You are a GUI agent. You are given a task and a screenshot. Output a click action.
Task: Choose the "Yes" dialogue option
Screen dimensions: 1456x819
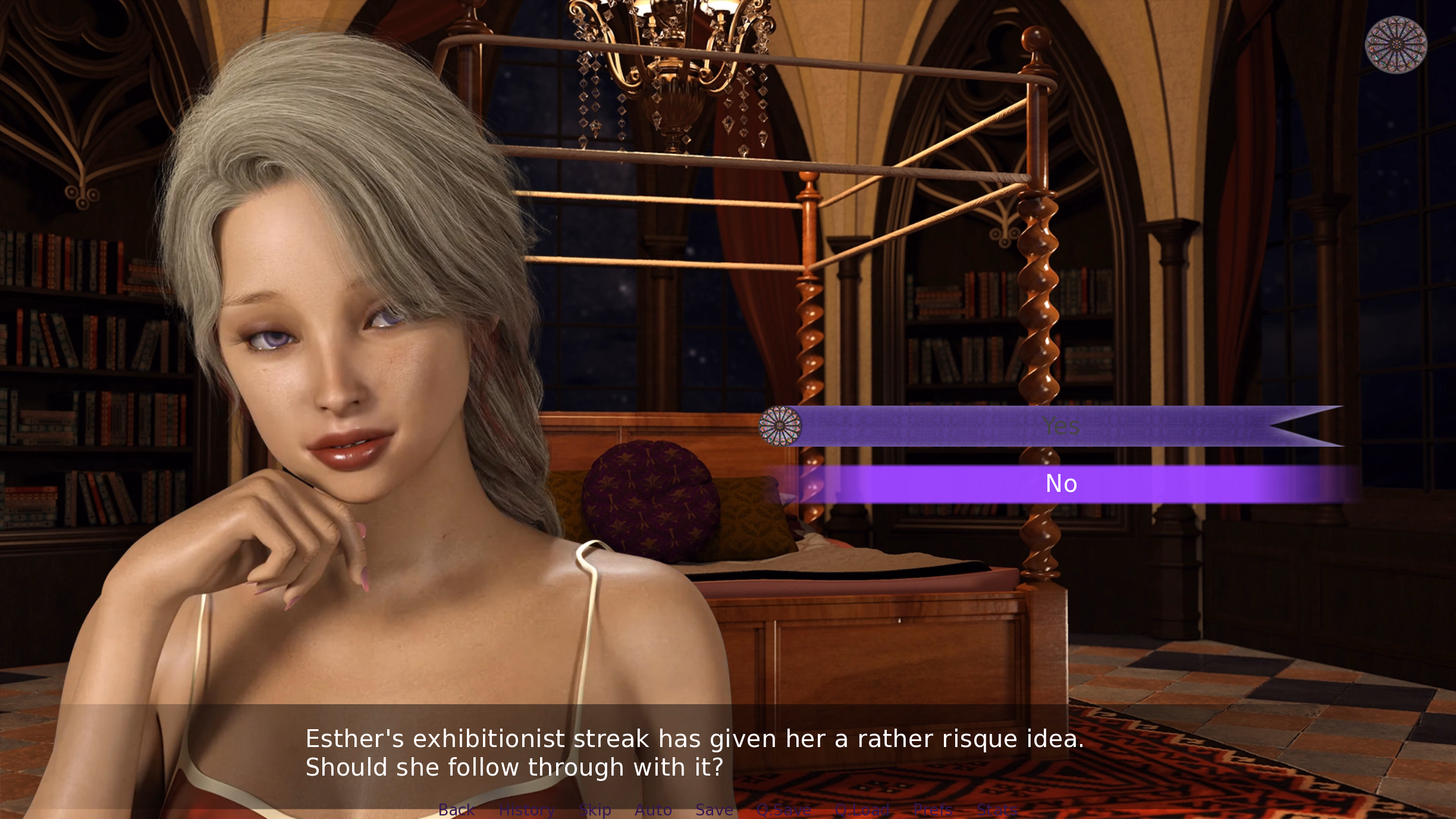click(x=1060, y=426)
